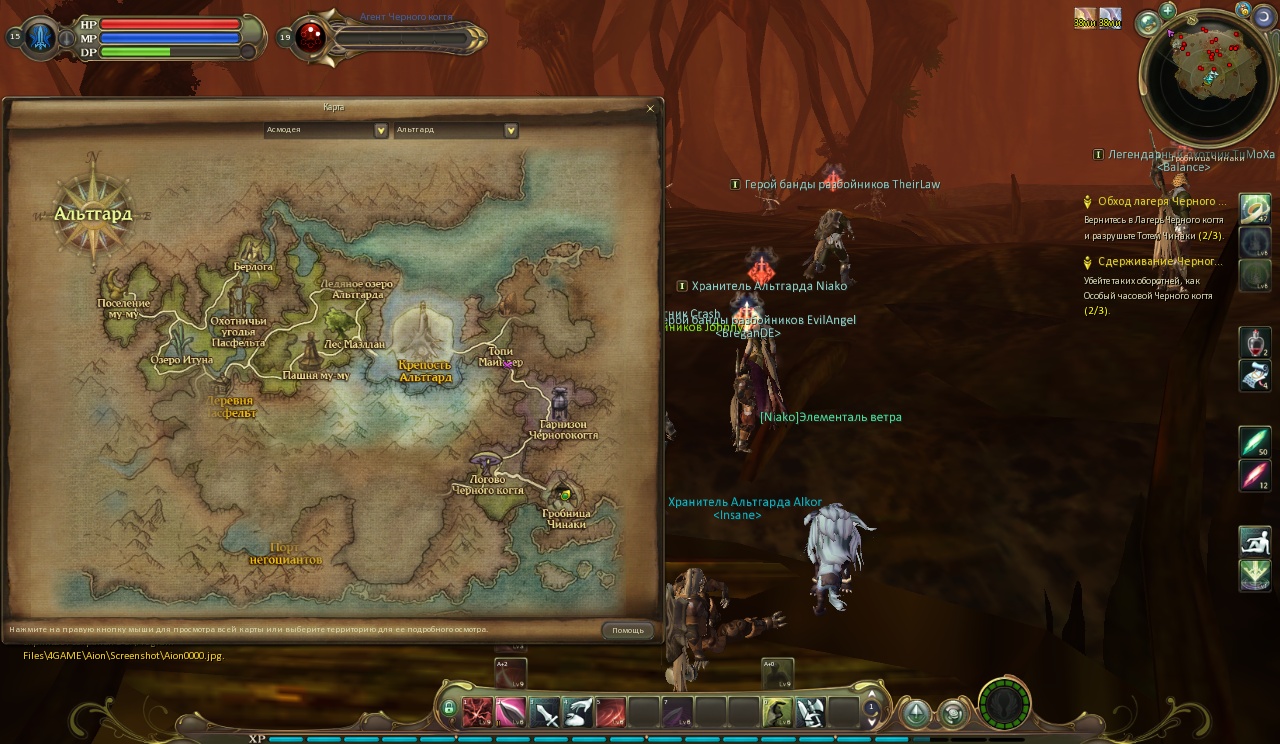This screenshot has width=1280, height=744.
Task: Select Крепость Альтгарда on the map
Action: click(425, 371)
